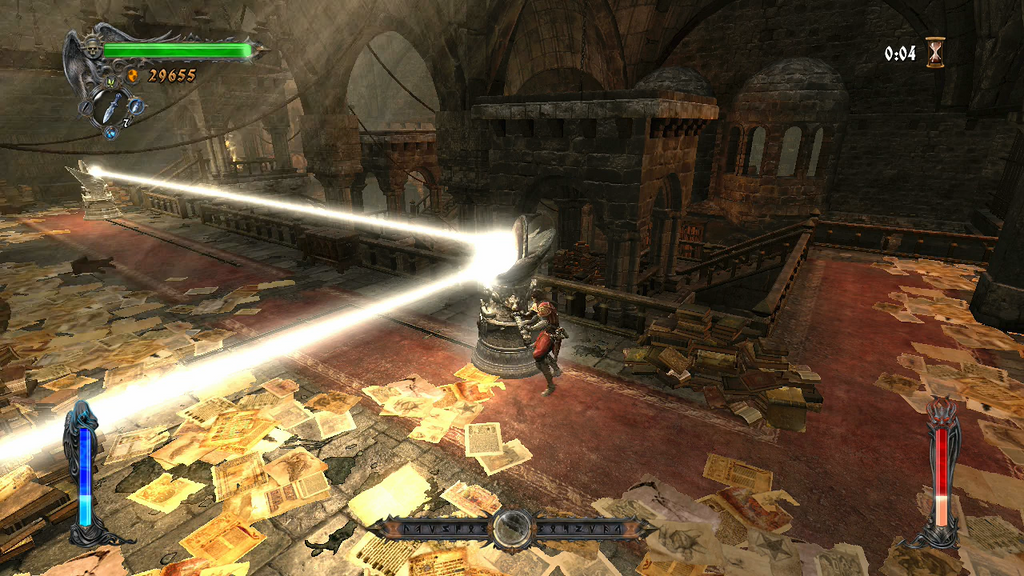Click the orange experience orb icon
This screenshot has width=1024, height=576.
tap(133, 75)
